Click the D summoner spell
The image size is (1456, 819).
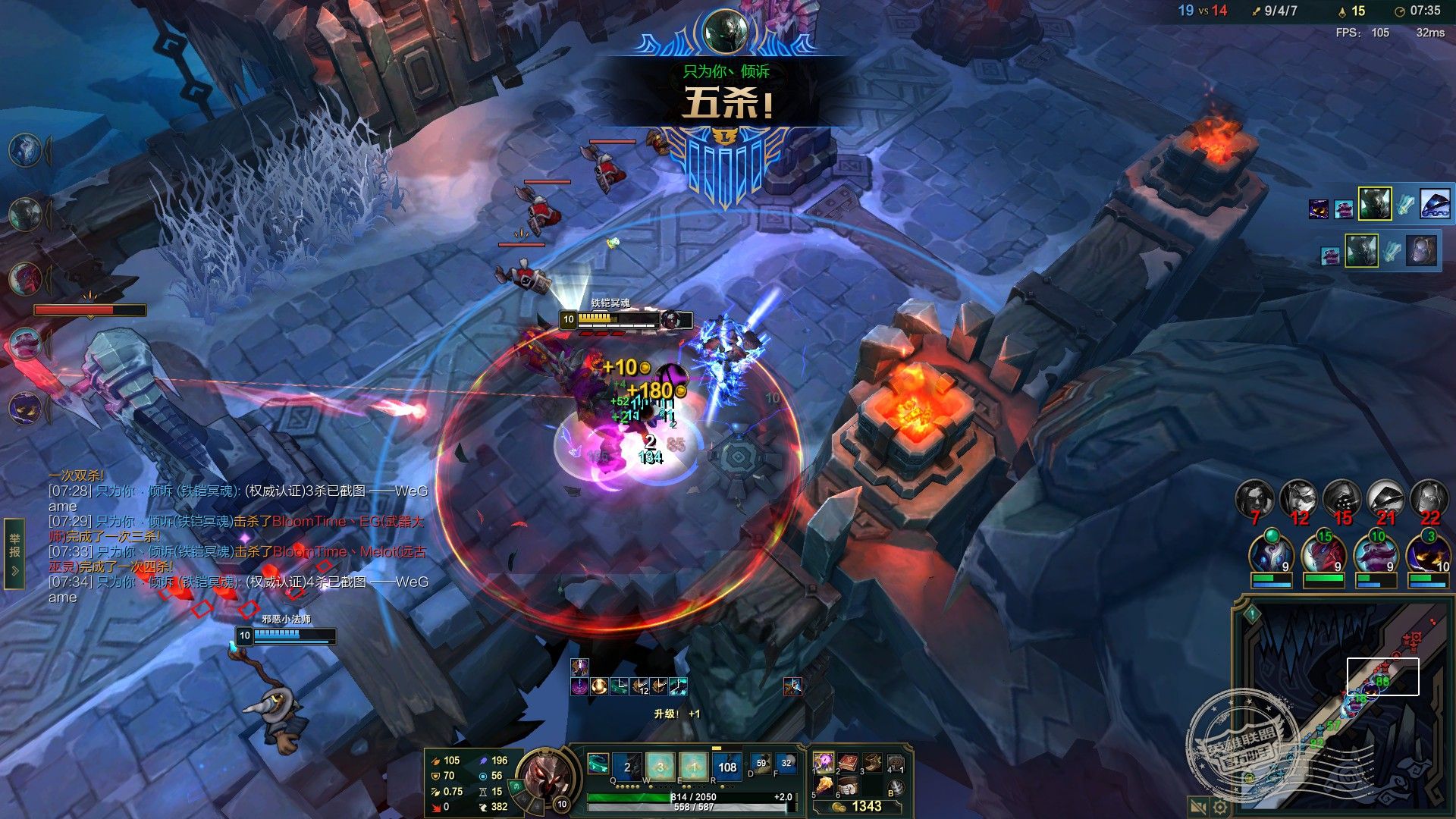tap(761, 764)
